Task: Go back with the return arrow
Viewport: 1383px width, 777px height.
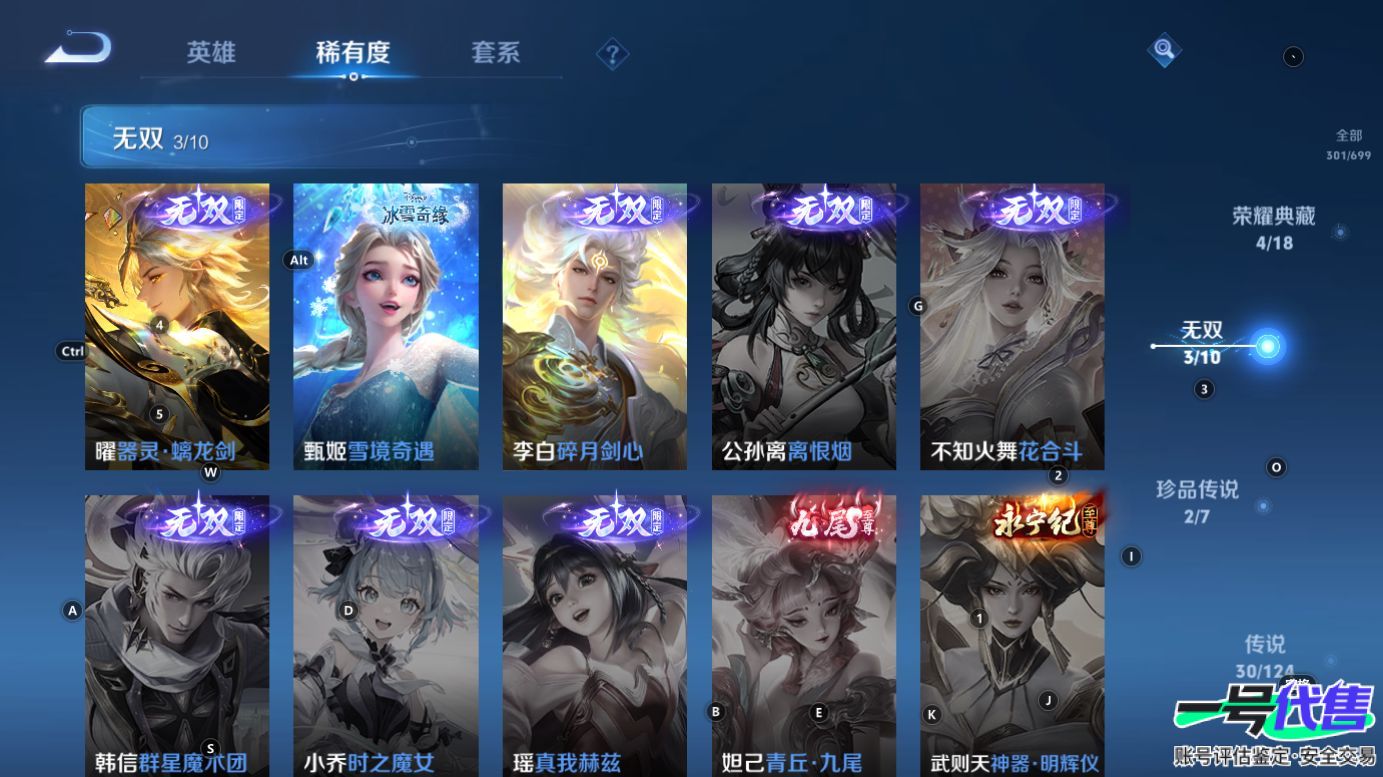Action: (78, 48)
